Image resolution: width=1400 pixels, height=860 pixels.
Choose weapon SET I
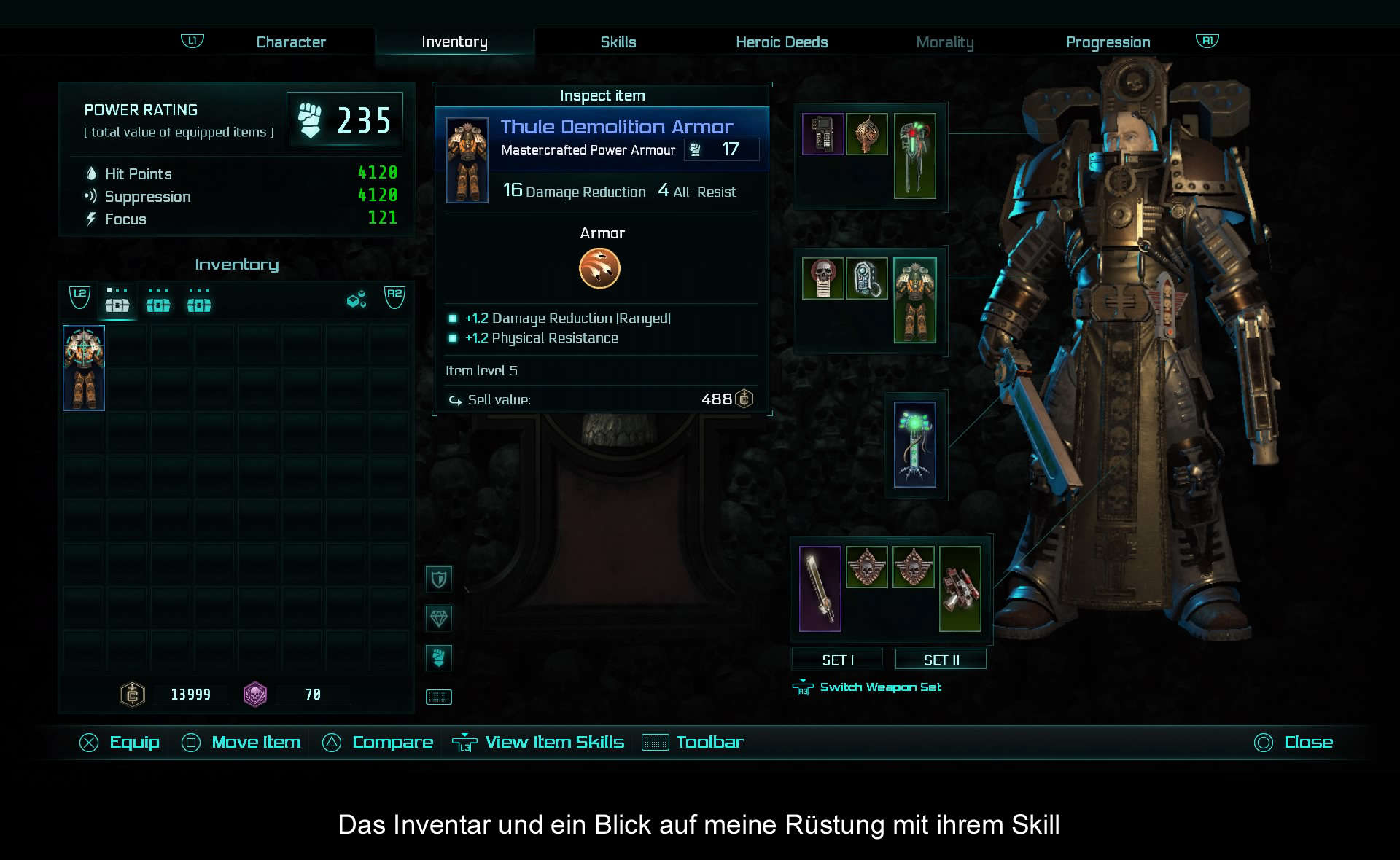[x=837, y=660]
